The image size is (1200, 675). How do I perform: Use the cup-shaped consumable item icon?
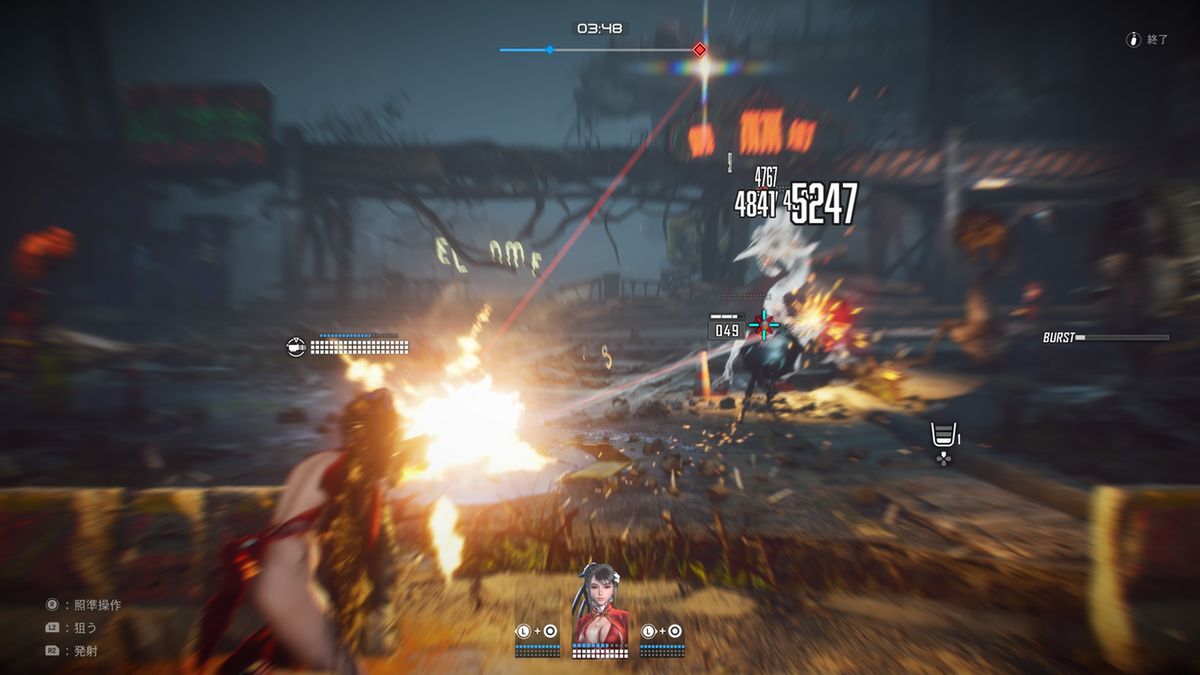[x=941, y=435]
